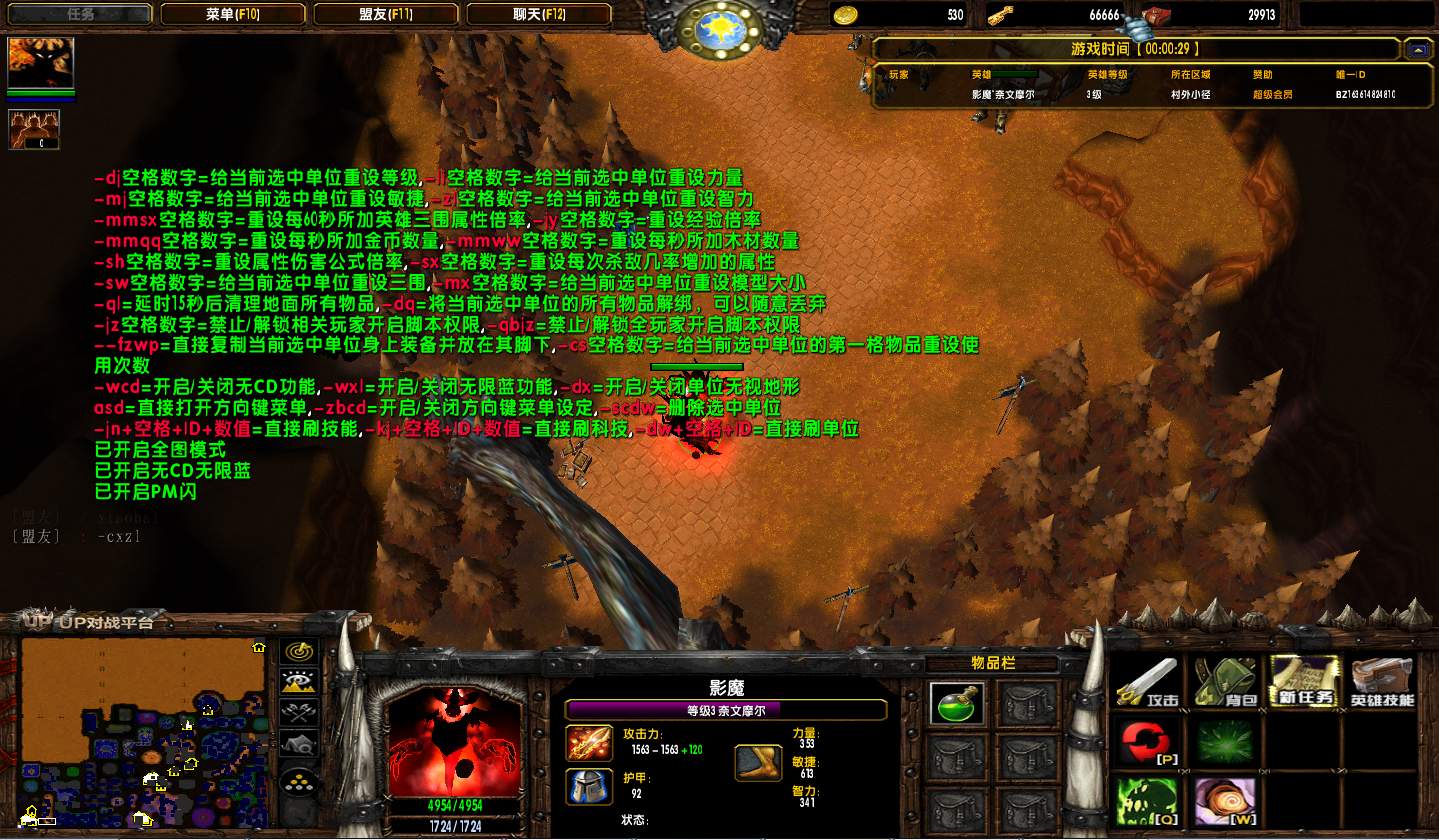Screen dimensions: 1439x840
Task: Open the 任务 quests button
Action: coord(79,14)
